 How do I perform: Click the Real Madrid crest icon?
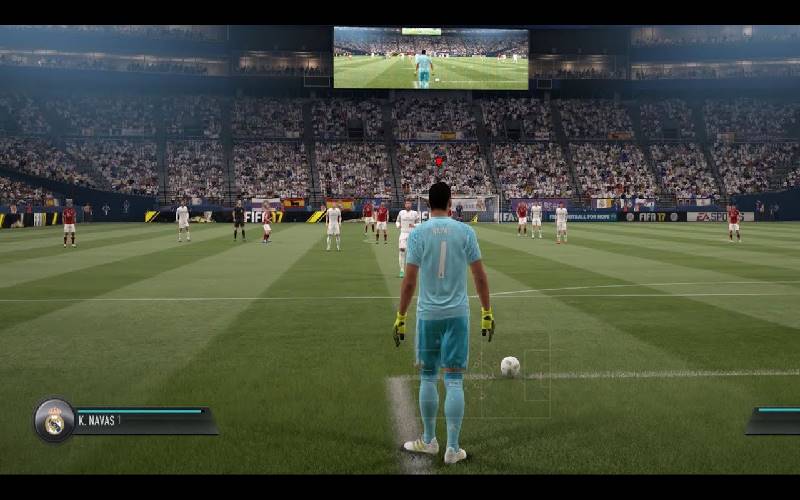click(x=54, y=421)
